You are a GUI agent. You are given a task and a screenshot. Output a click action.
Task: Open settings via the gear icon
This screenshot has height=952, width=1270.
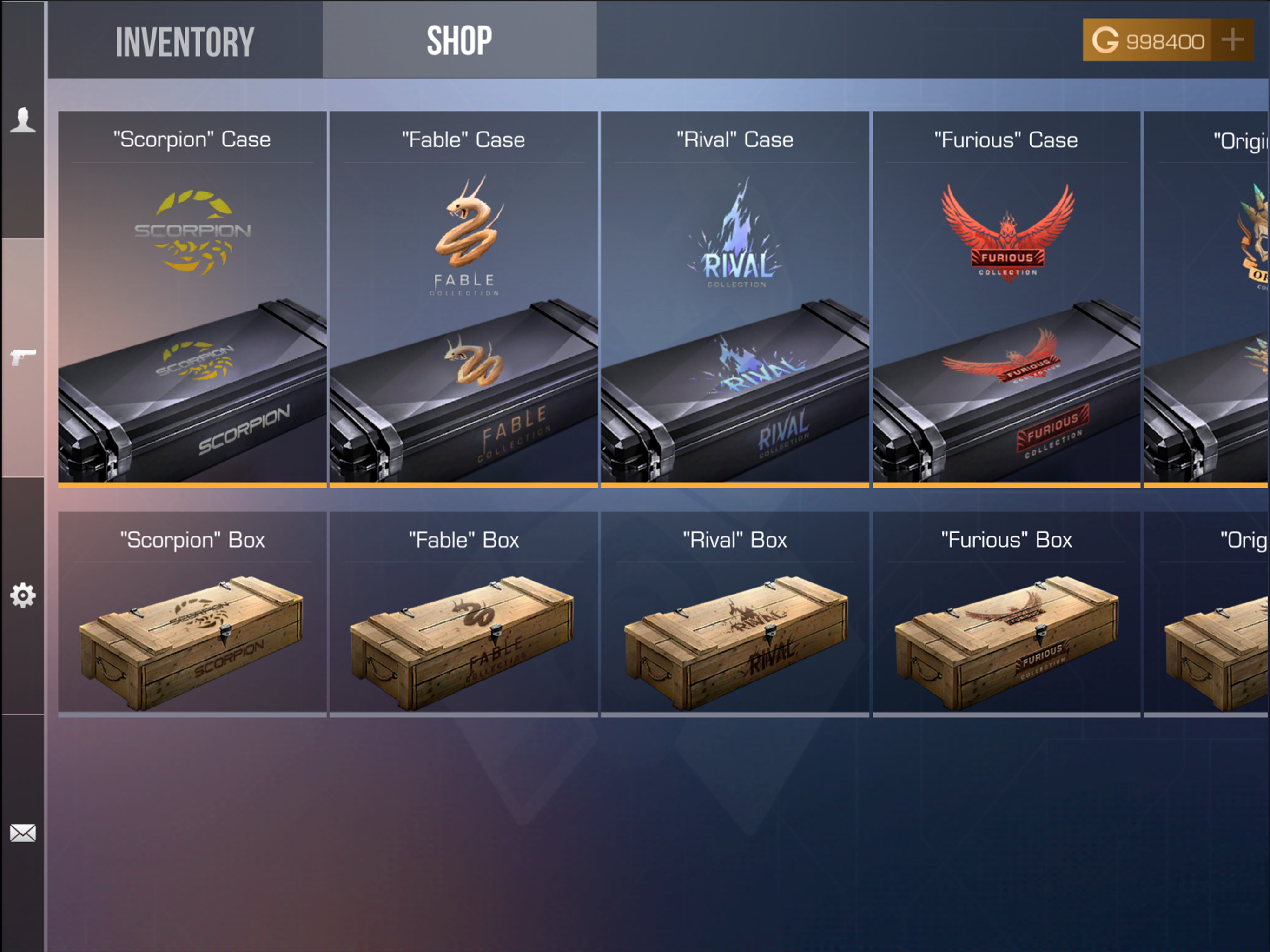pos(23,595)
